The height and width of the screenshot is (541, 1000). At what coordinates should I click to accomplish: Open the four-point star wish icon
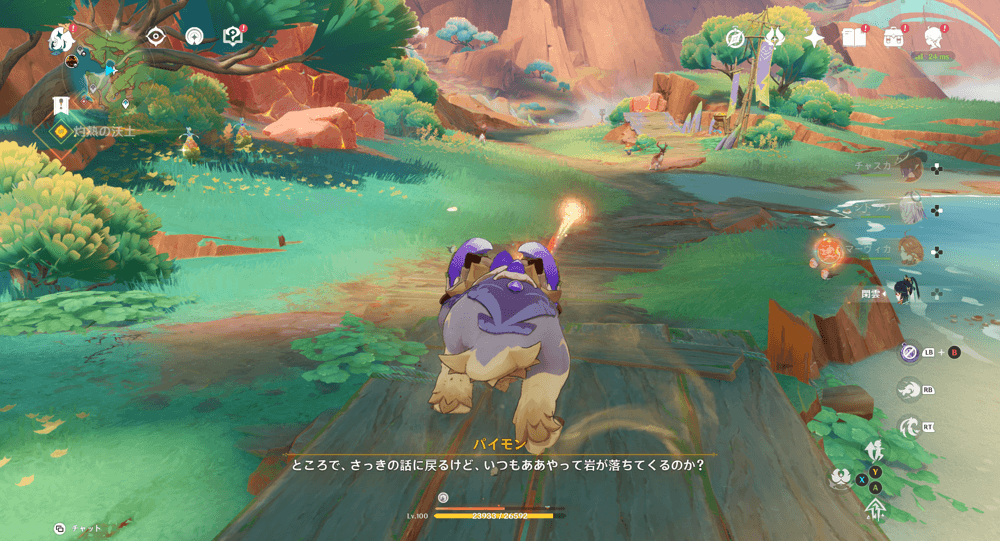814,38
